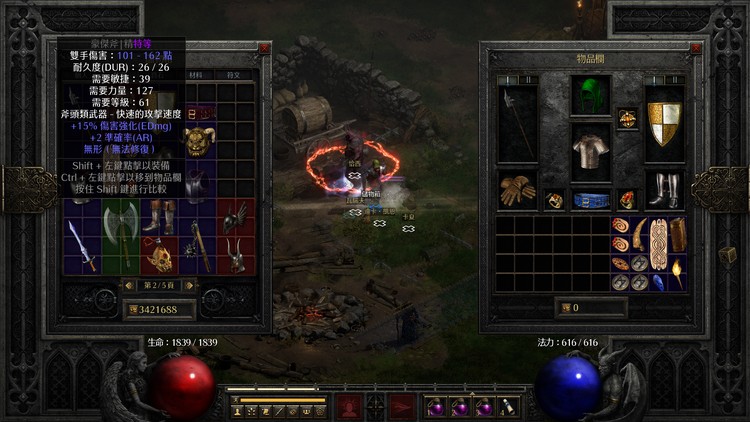Click the equipped body armor slot
The height and width of the screenshot is (422, 750).
590,150
